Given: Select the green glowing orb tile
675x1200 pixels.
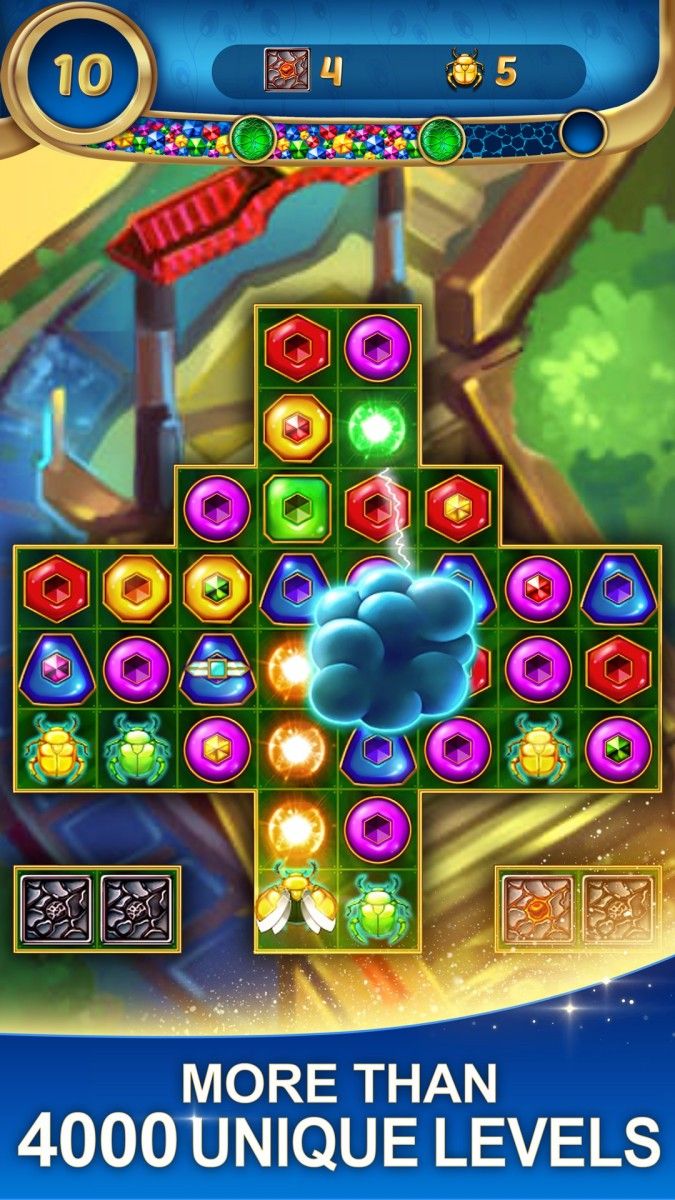Looking at the screenshot, I should point(379,427).
